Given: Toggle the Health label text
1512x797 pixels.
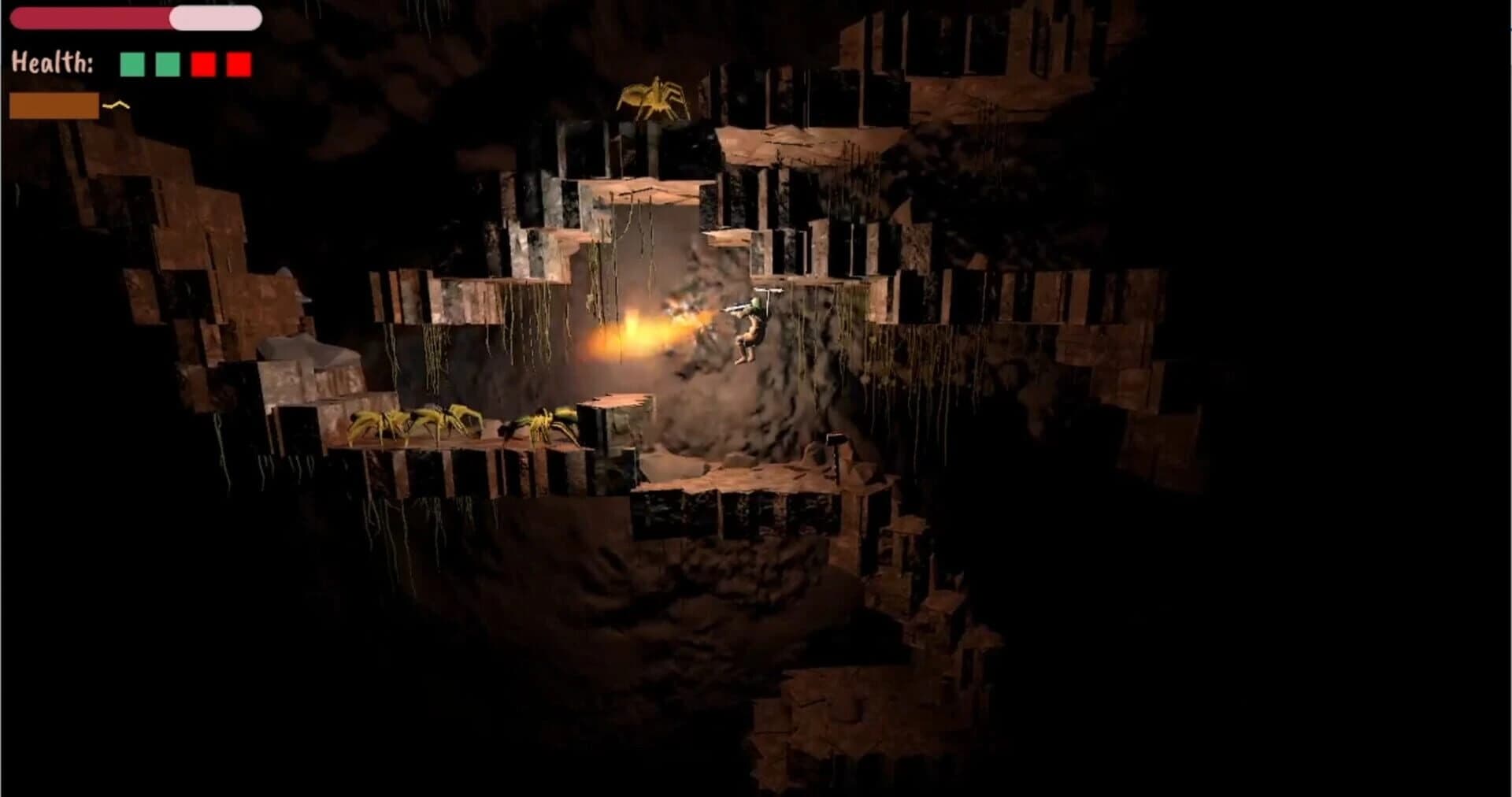Looking at the screenshot, I should click(x=54, y=61).
